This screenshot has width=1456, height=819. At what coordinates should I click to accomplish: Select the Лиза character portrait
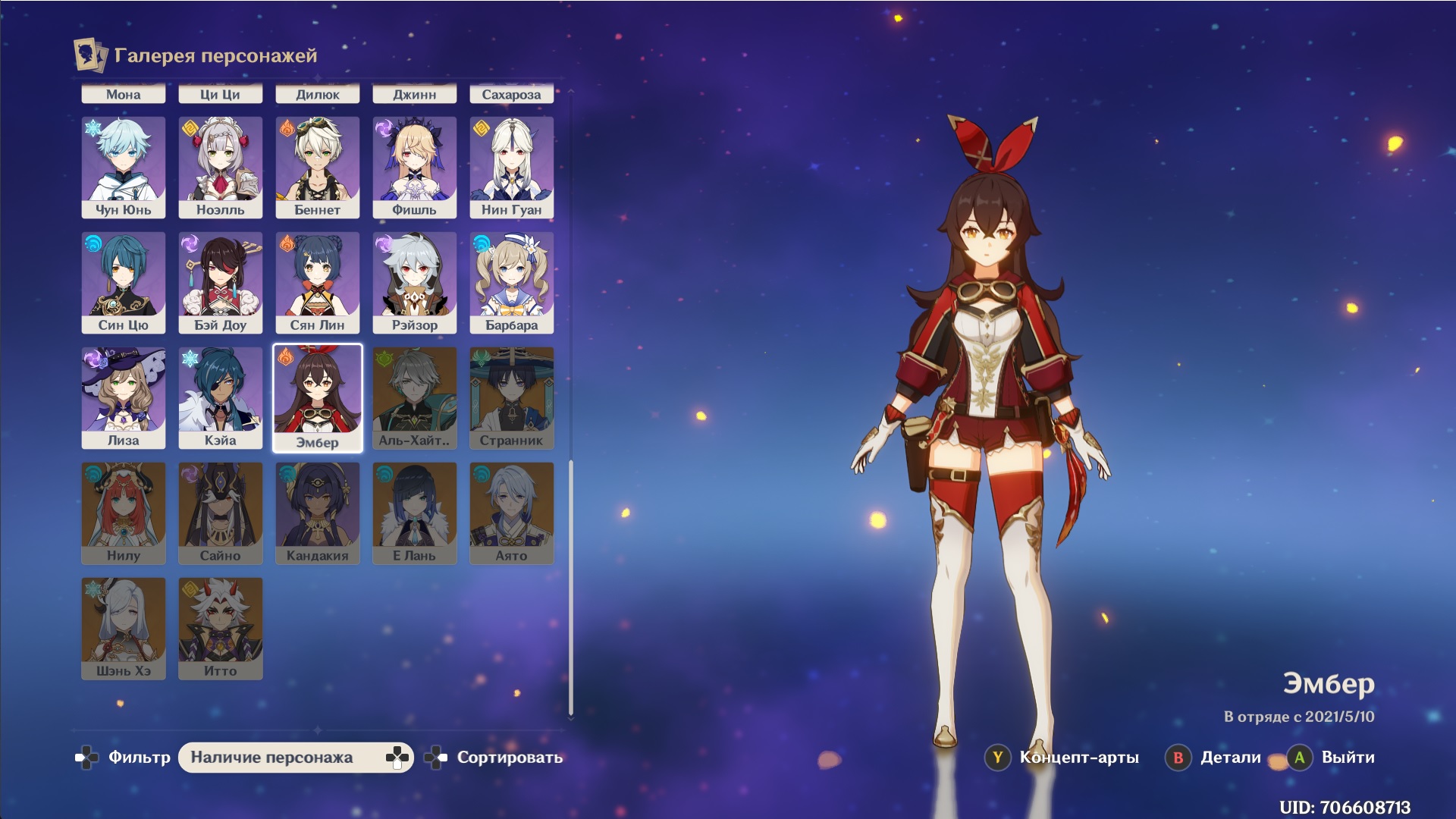pyautogui.click(x=124, y=398)
